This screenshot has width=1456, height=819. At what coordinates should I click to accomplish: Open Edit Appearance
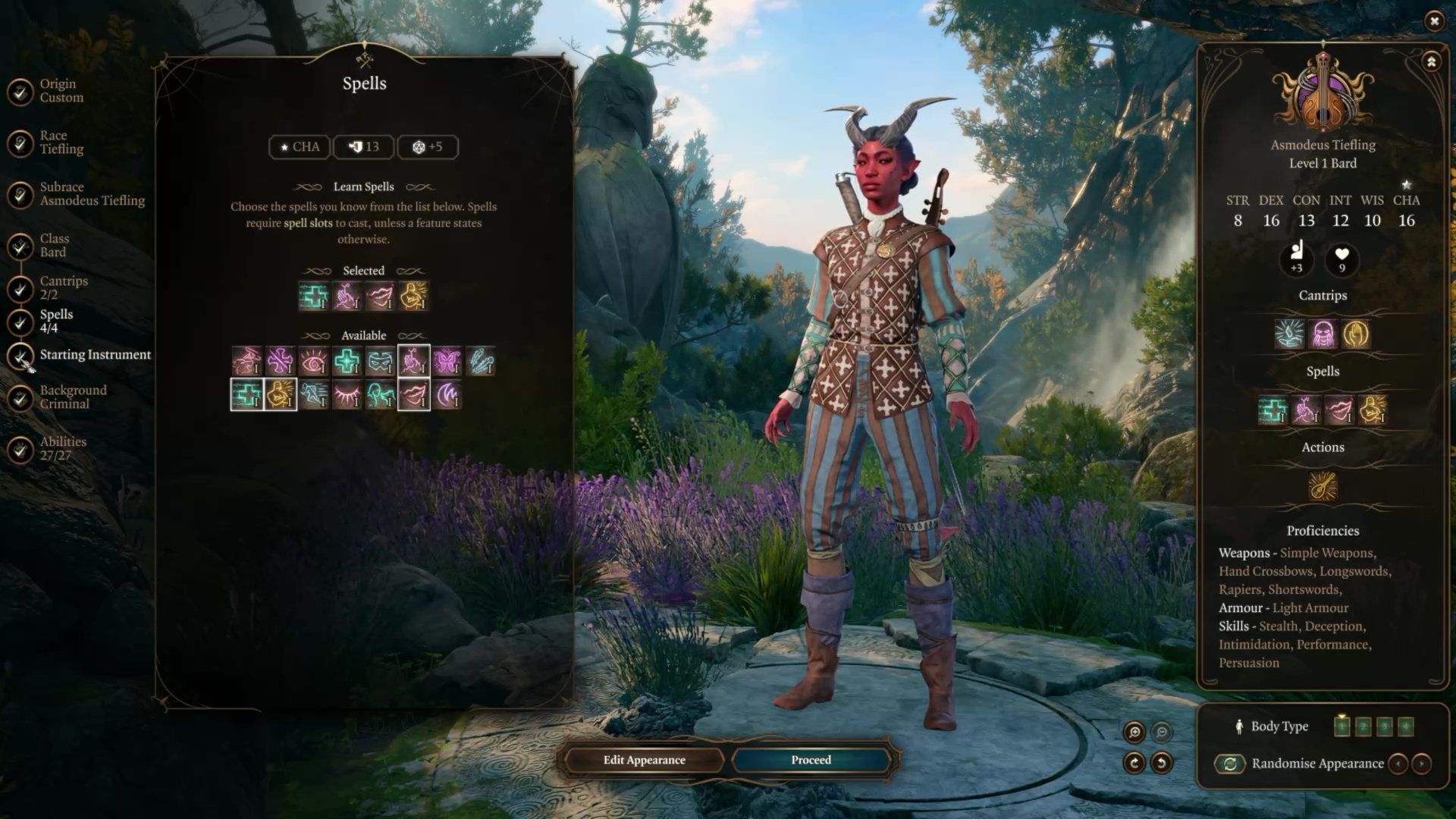point(644,760)
